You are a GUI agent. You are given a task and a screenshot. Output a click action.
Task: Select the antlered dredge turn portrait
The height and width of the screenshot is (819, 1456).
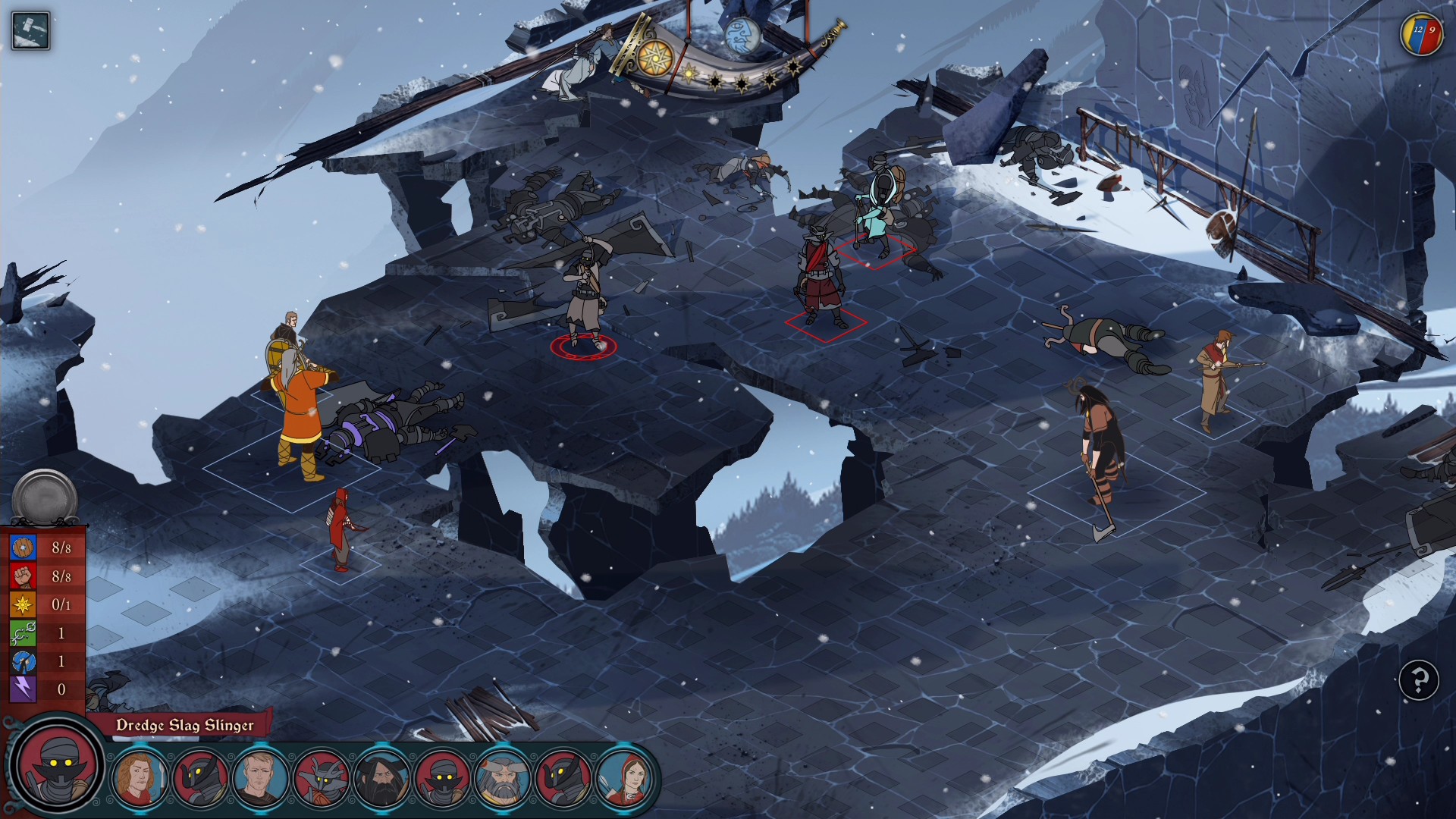[322, 777]
